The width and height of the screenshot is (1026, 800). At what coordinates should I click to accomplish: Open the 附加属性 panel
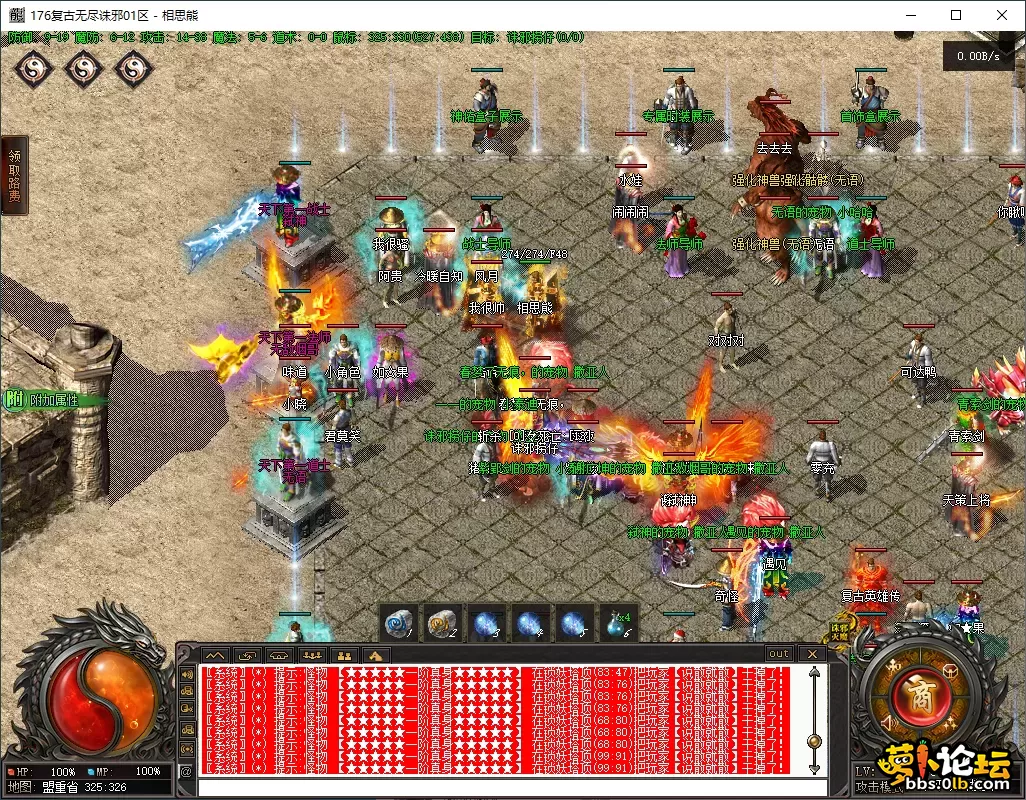tap(44, 399)
